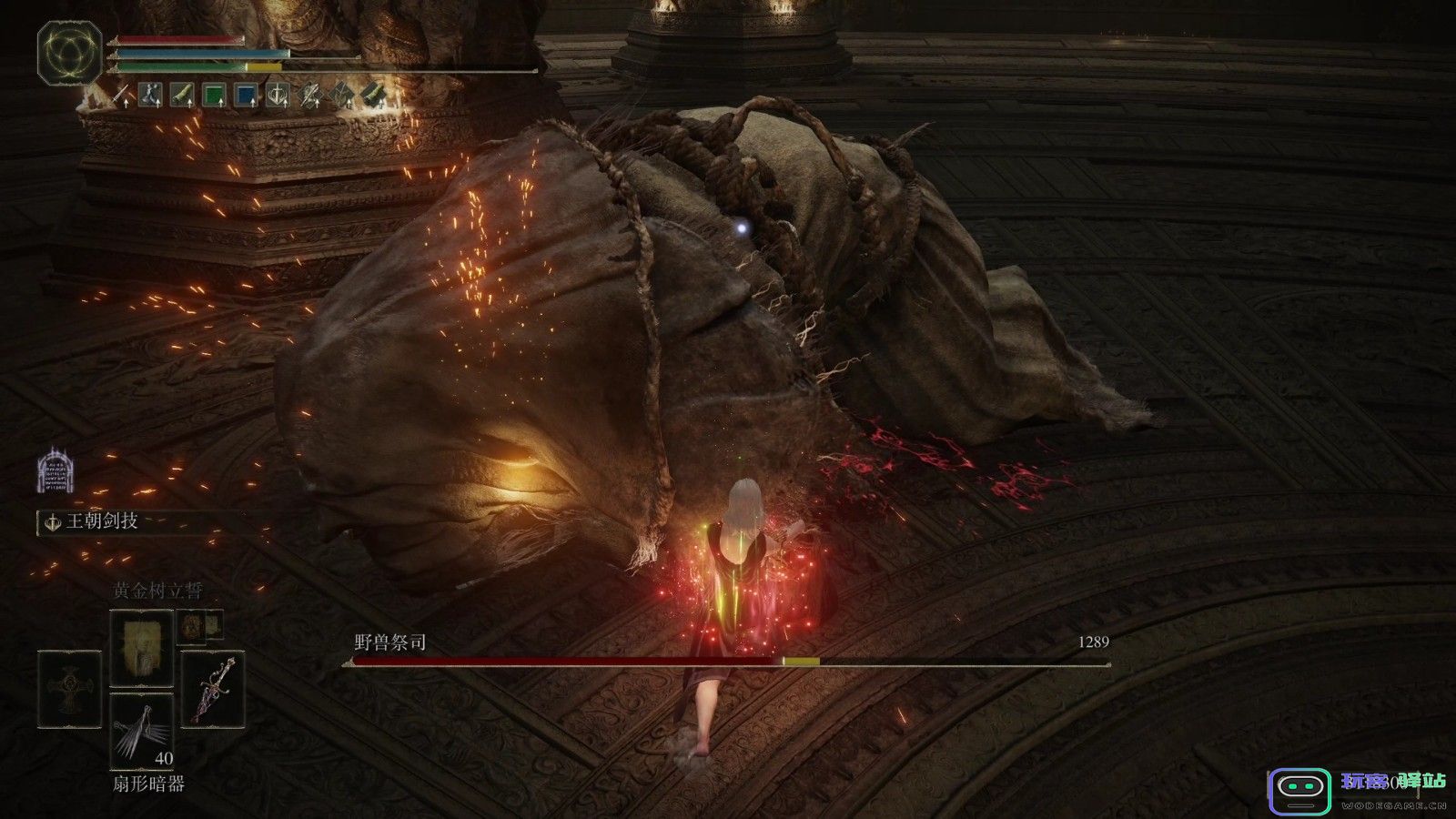This screenshot has width=1456, height=819.
Task: Select the blue square buff icon
Action: 246,95
